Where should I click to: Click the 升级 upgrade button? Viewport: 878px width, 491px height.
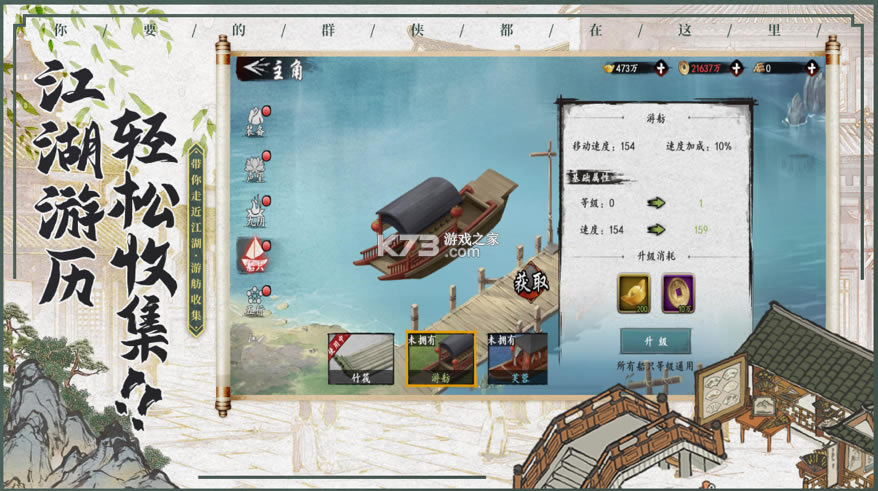coord(655,342)
